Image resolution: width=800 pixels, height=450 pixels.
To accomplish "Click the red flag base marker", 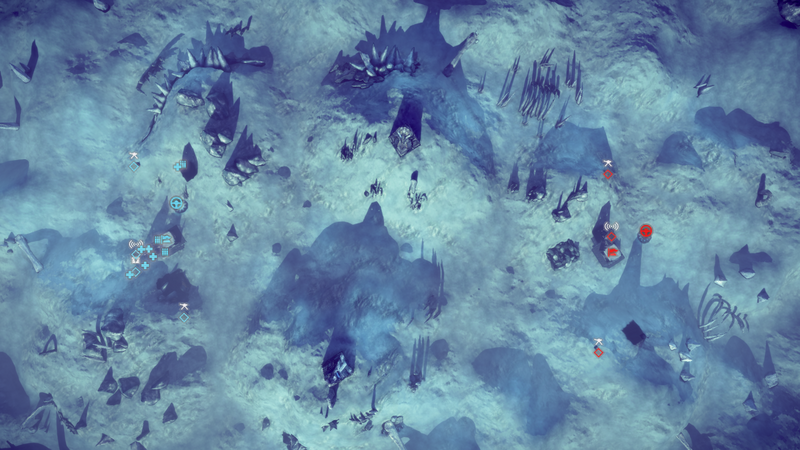I will (x=611, y=253).
